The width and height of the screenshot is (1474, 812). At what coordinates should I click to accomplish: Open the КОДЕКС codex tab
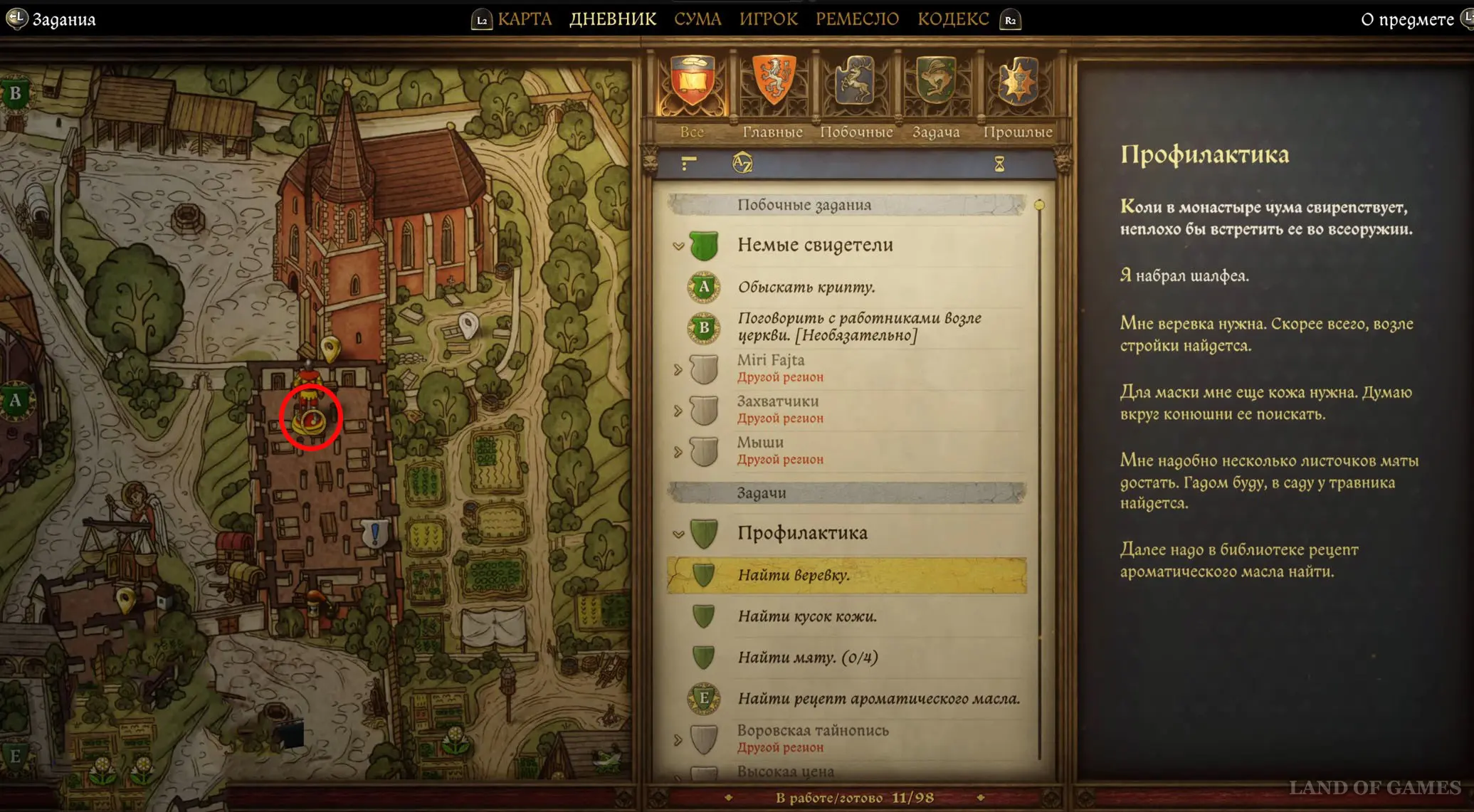click(x=952, y=19)
